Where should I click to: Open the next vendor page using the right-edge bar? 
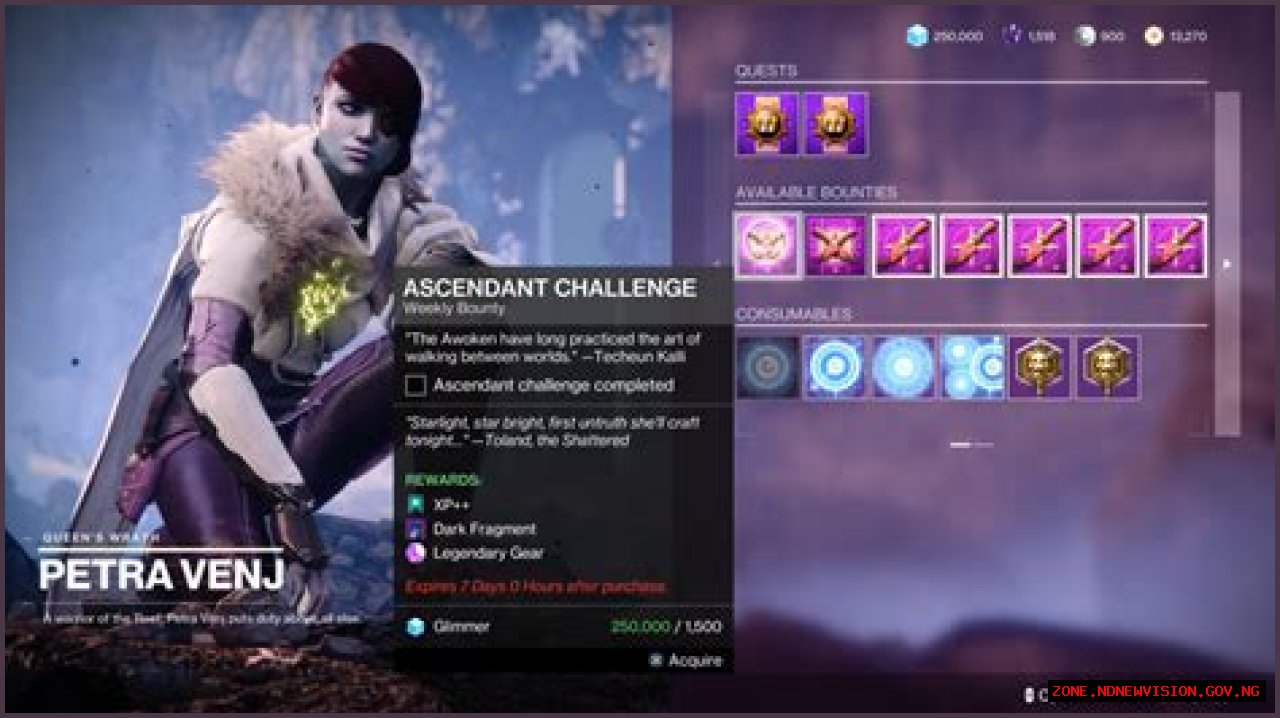[1227, 264]
